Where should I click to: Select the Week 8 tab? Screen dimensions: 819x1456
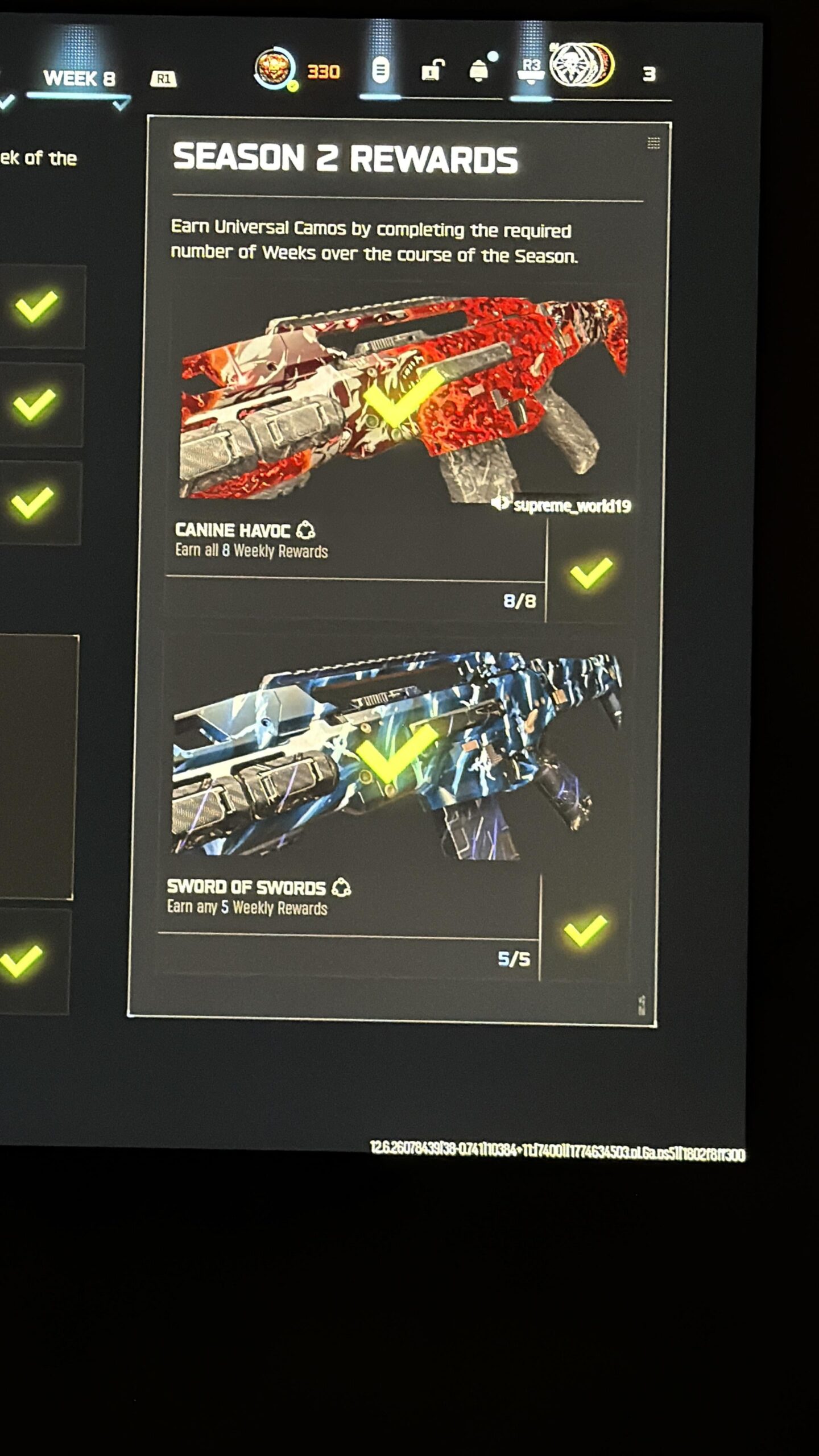pyautogui.click(x=79, y=78)
